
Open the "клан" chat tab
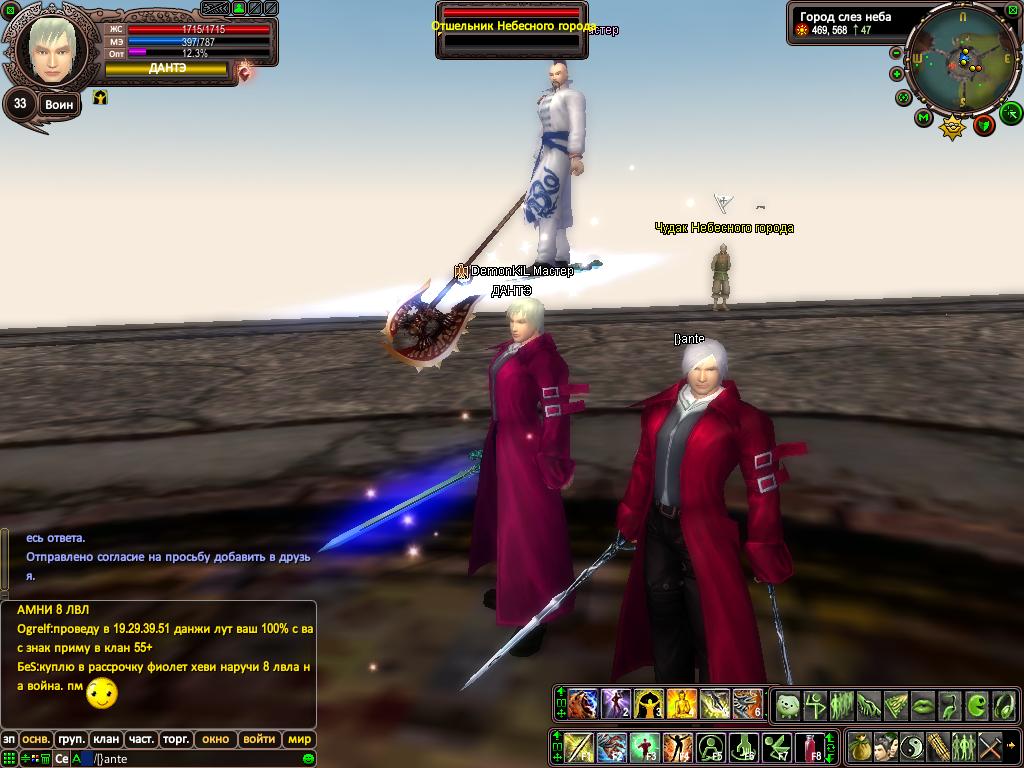[106, 740]
